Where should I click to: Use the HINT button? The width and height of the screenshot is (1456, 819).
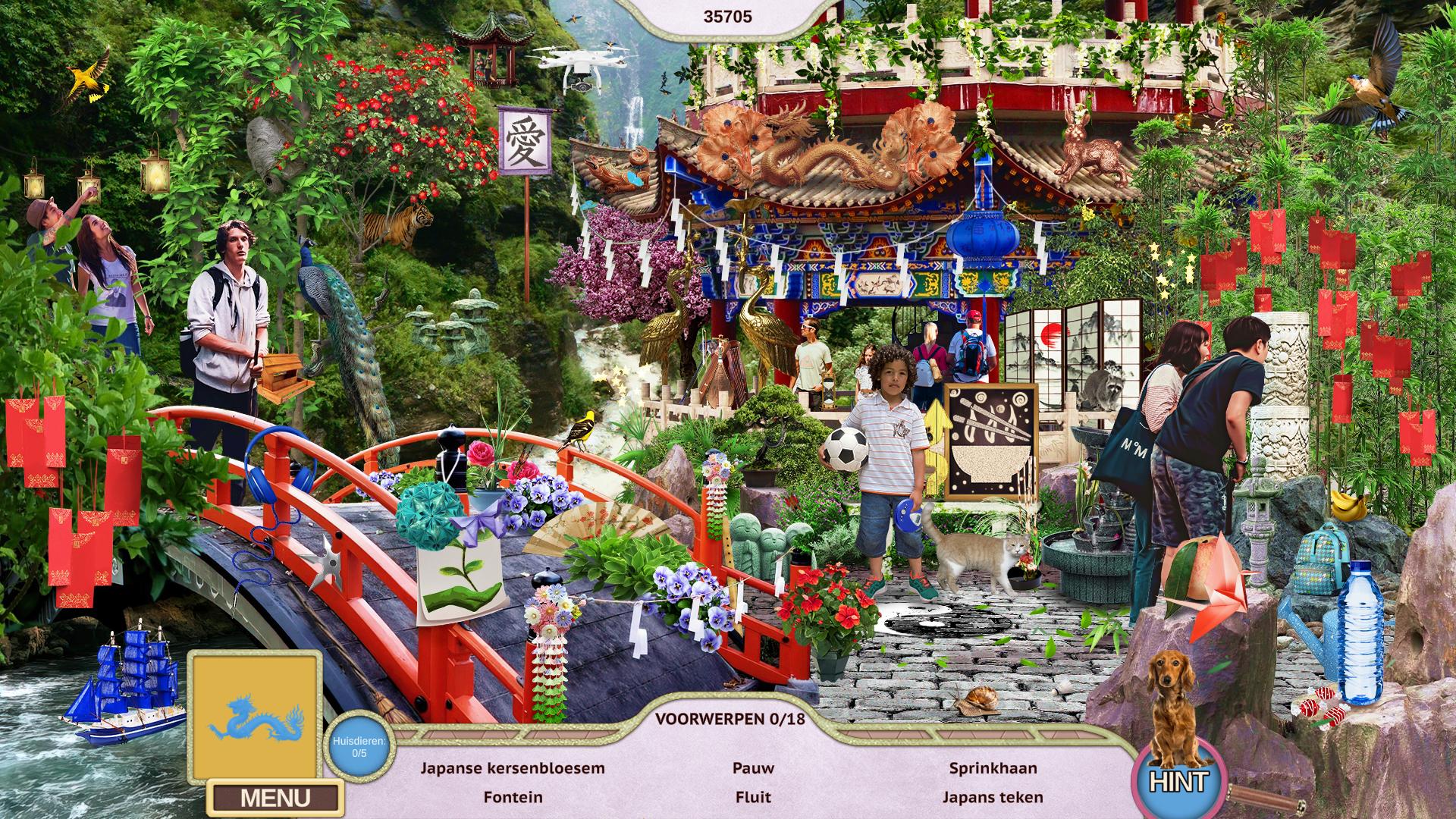click(x=1177, y=781)
